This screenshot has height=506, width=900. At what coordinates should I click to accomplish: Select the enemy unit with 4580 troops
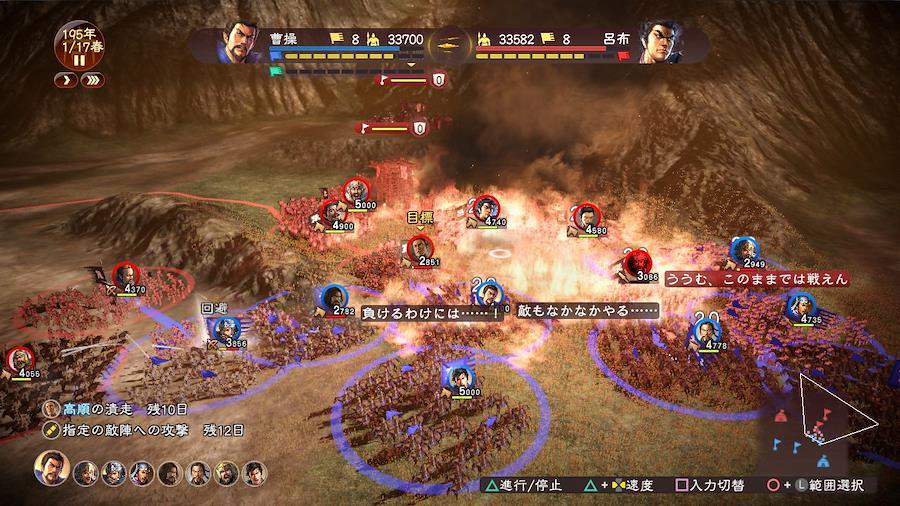point(584,215)
